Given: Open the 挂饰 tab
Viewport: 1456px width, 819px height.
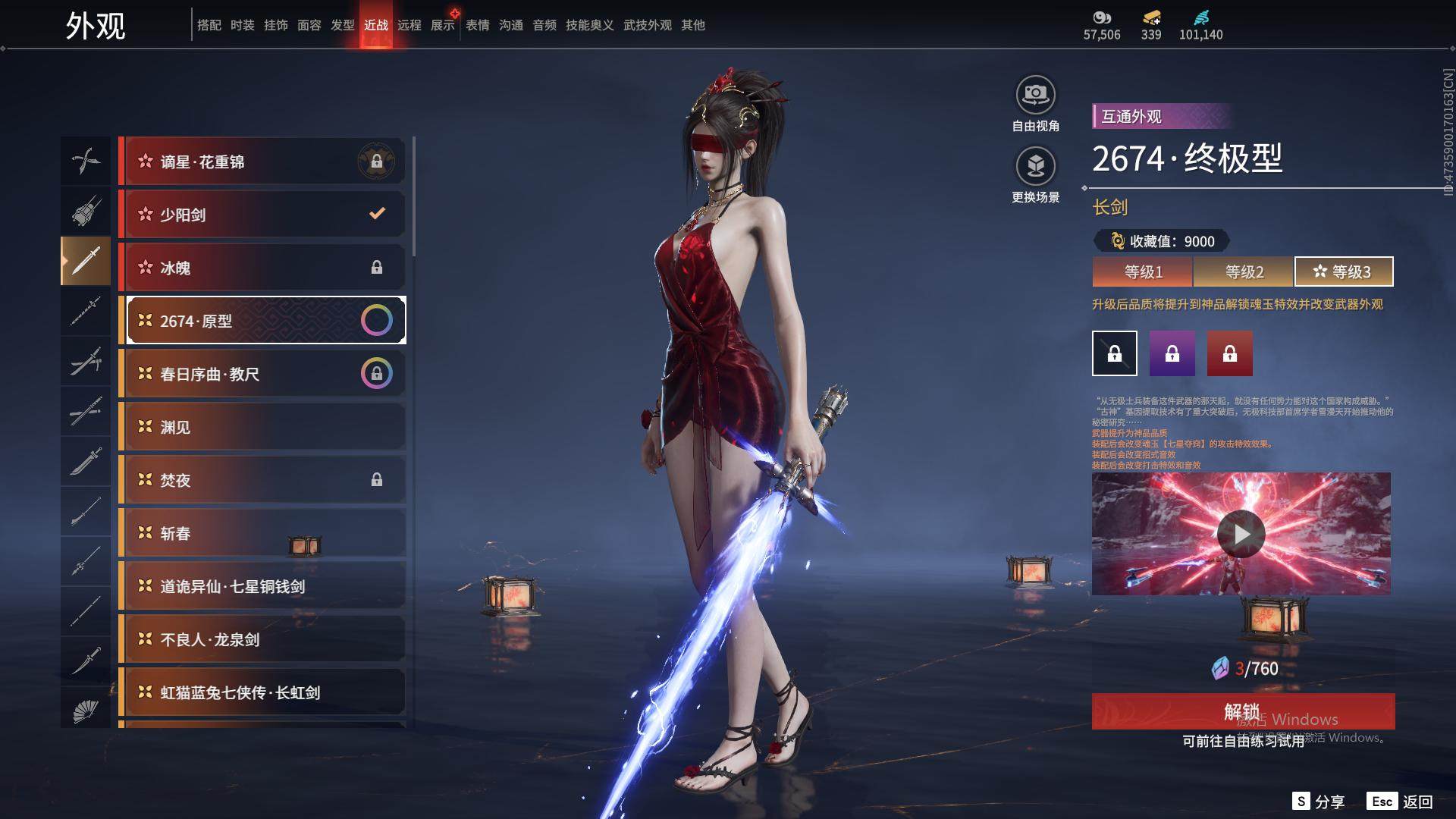Looking at the screenshot, I should (x=275, y=25).
